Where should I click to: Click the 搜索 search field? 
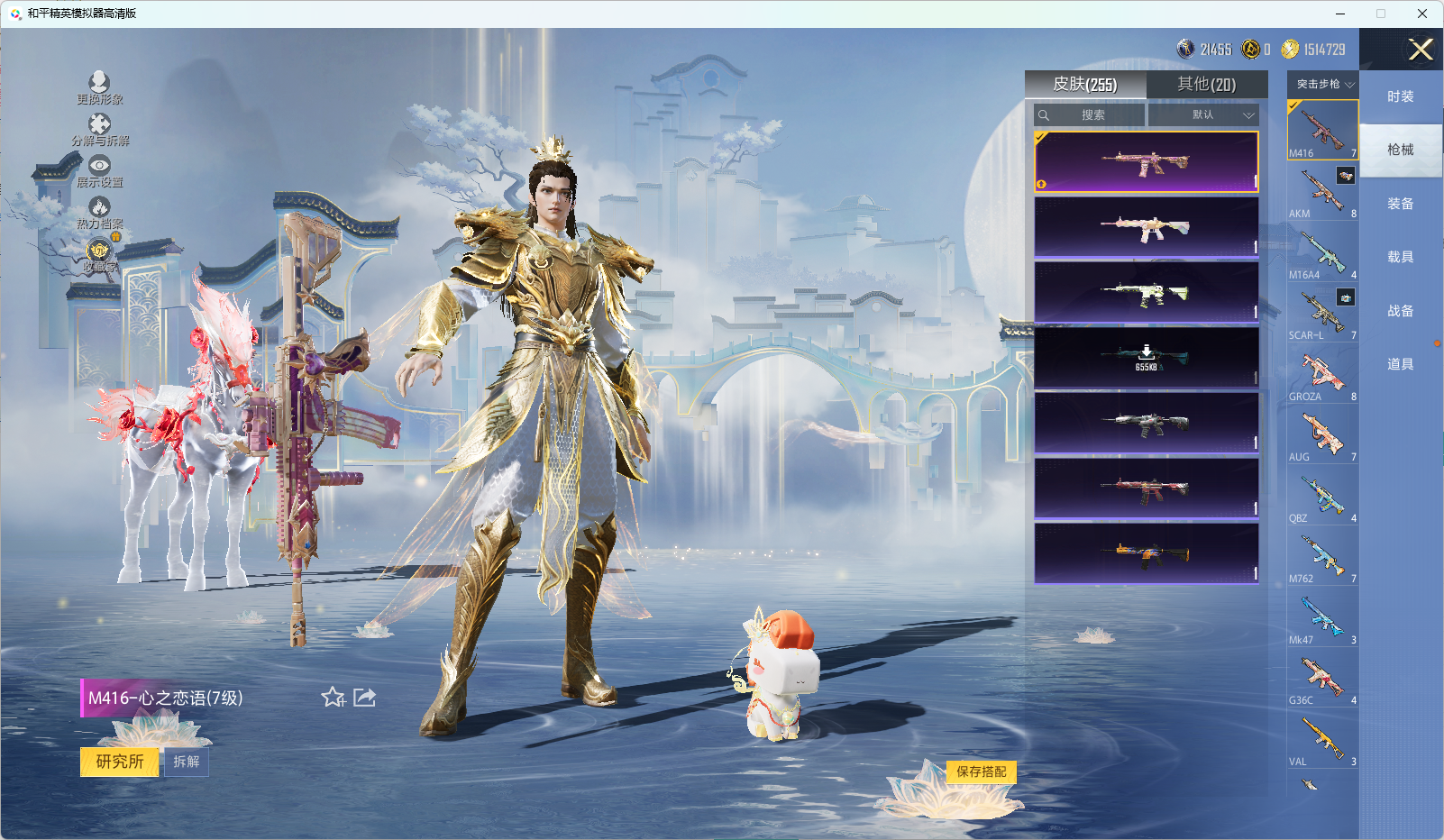(x=1091, y=115)
